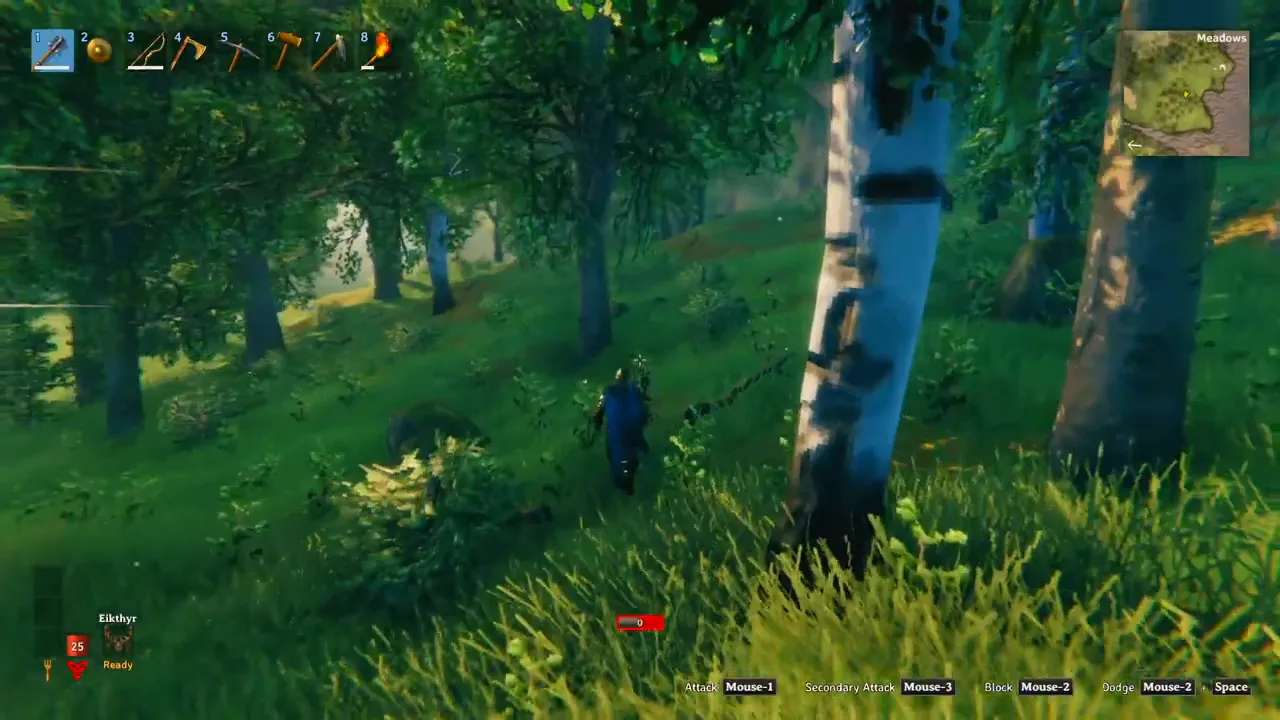Select the pickaxe in hotbar slot 5
This screenshot has height=720, width=1280.
pyautogui.click(x=237, y=50)
